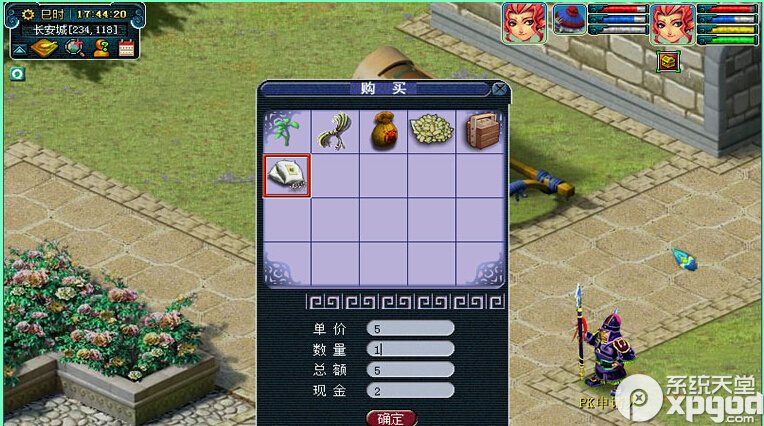Collapse the HUD panel with up arrow
This screenshot has height=426, width=764.
pos(20,49)
